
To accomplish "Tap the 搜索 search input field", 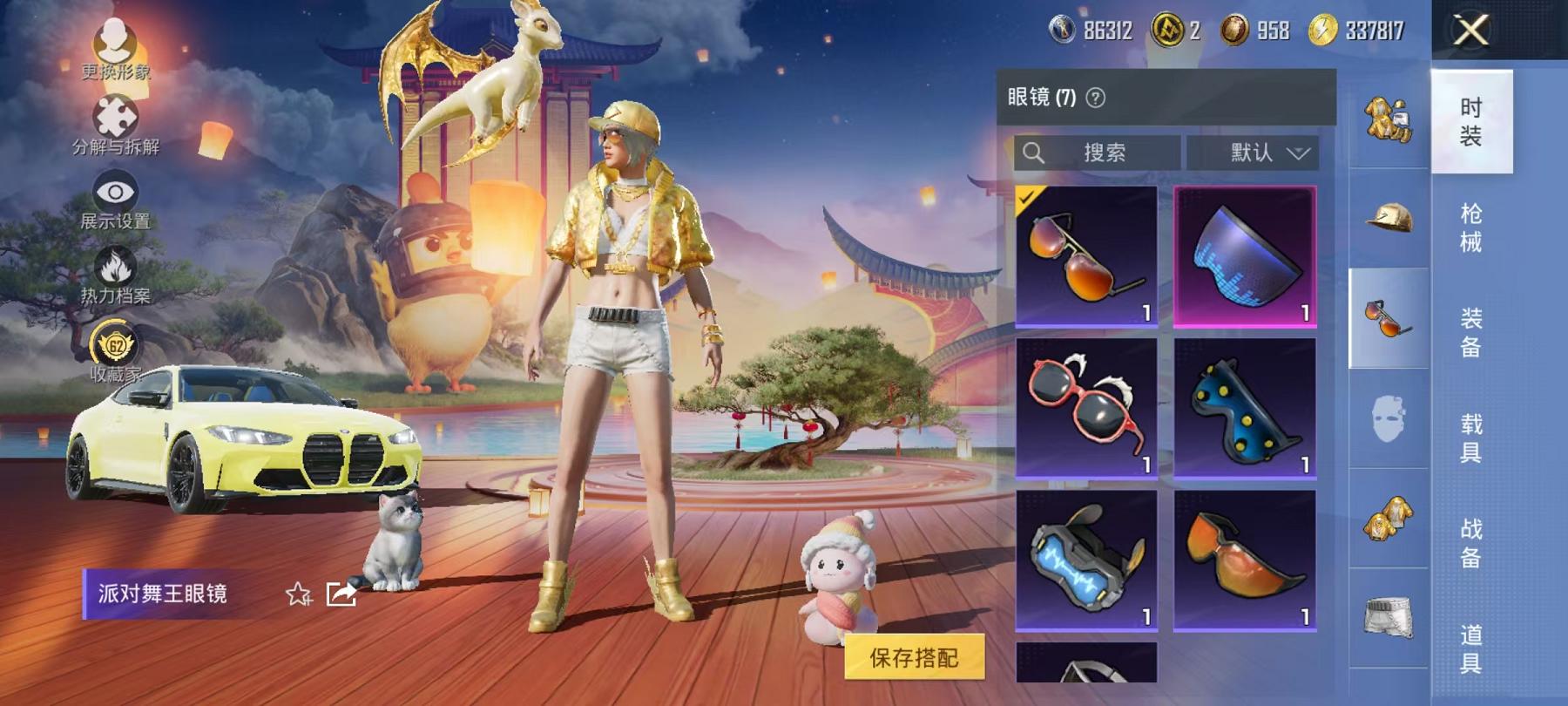I will pyautogui.click(x=1106, y=153).
